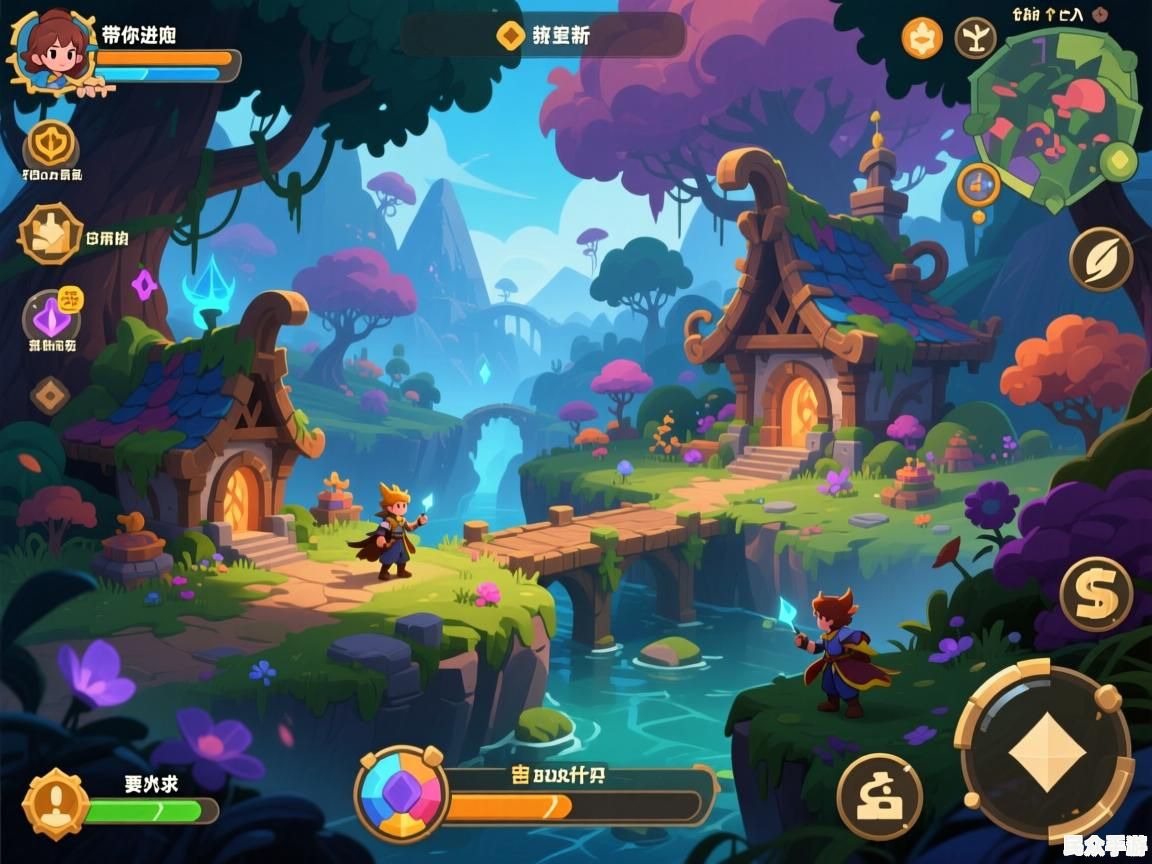This screenshot has width=1152, height=864.
Task: Click the green button on minimap edge
Action: (1120, 160)
